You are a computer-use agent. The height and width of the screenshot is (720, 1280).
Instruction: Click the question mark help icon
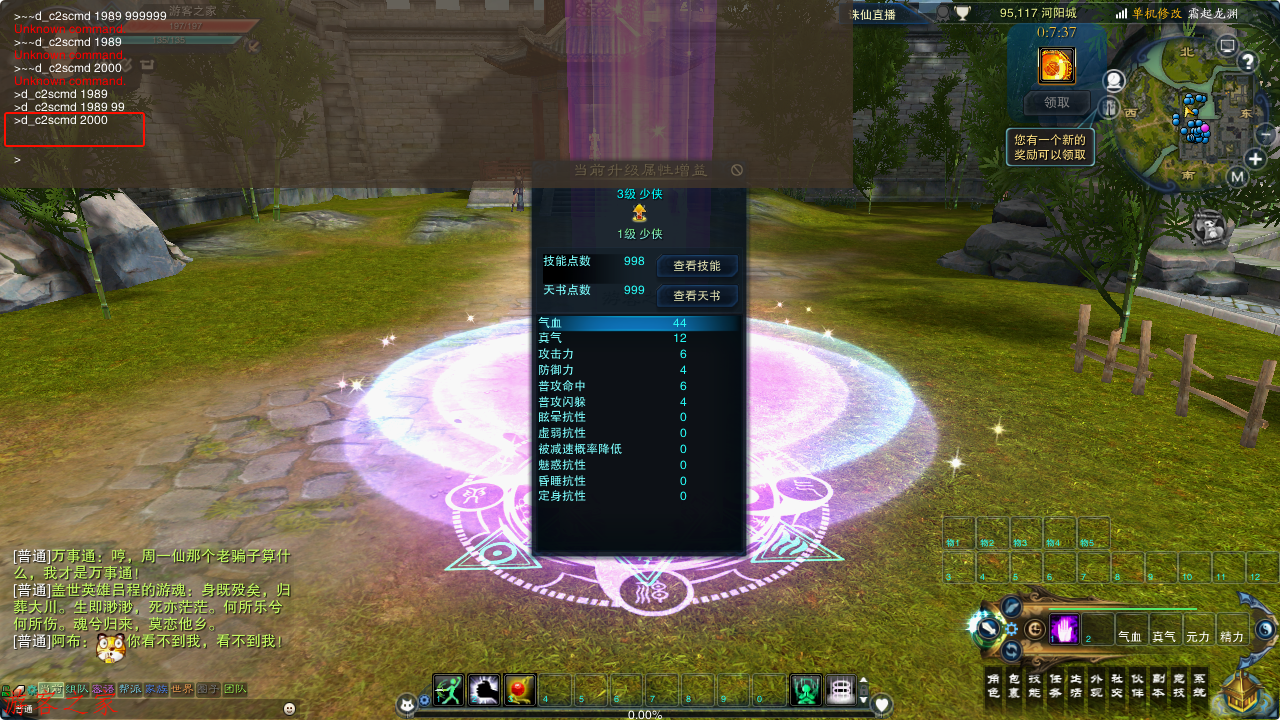coord(1247,62)
